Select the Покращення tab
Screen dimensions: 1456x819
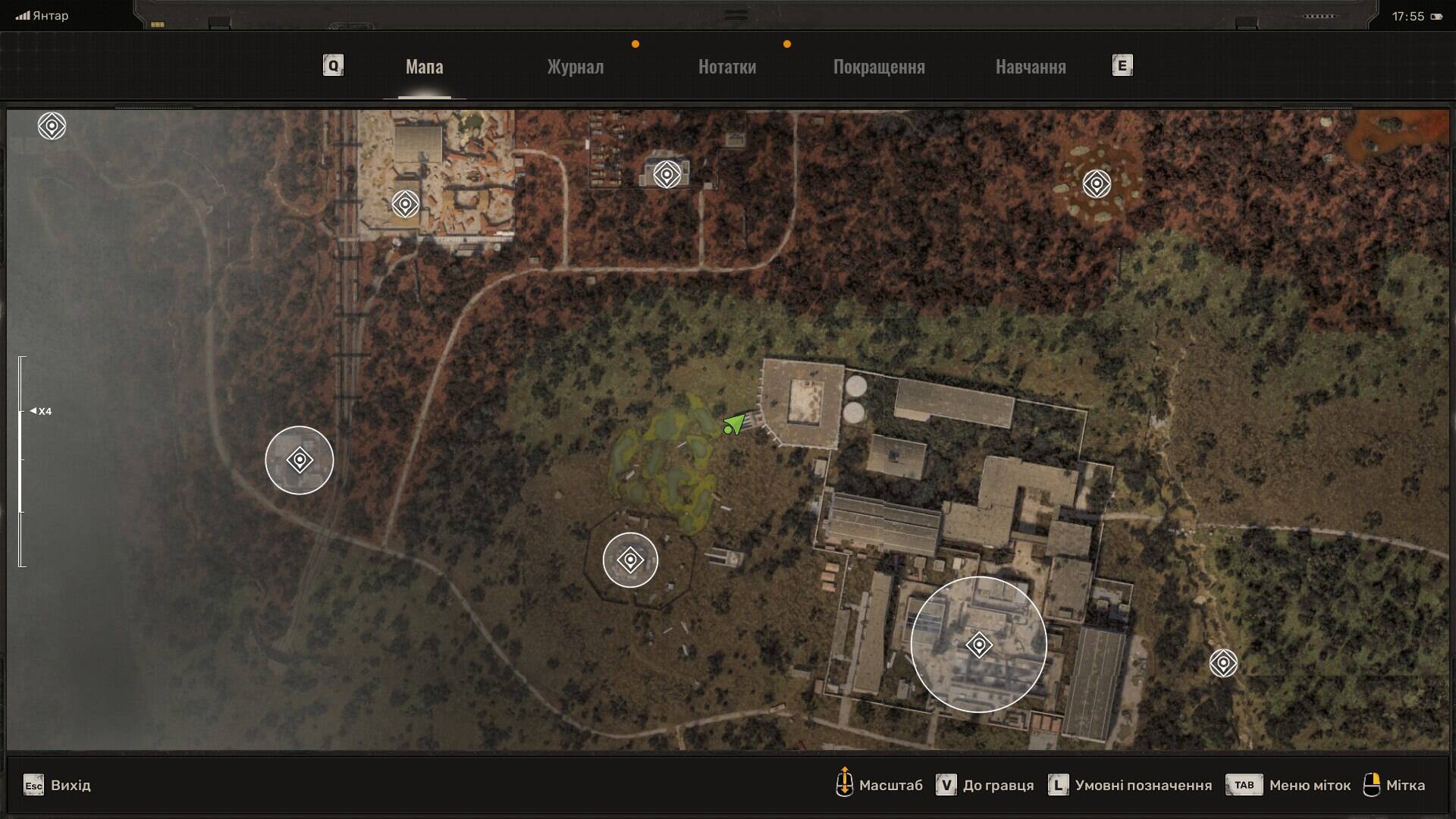879,67
